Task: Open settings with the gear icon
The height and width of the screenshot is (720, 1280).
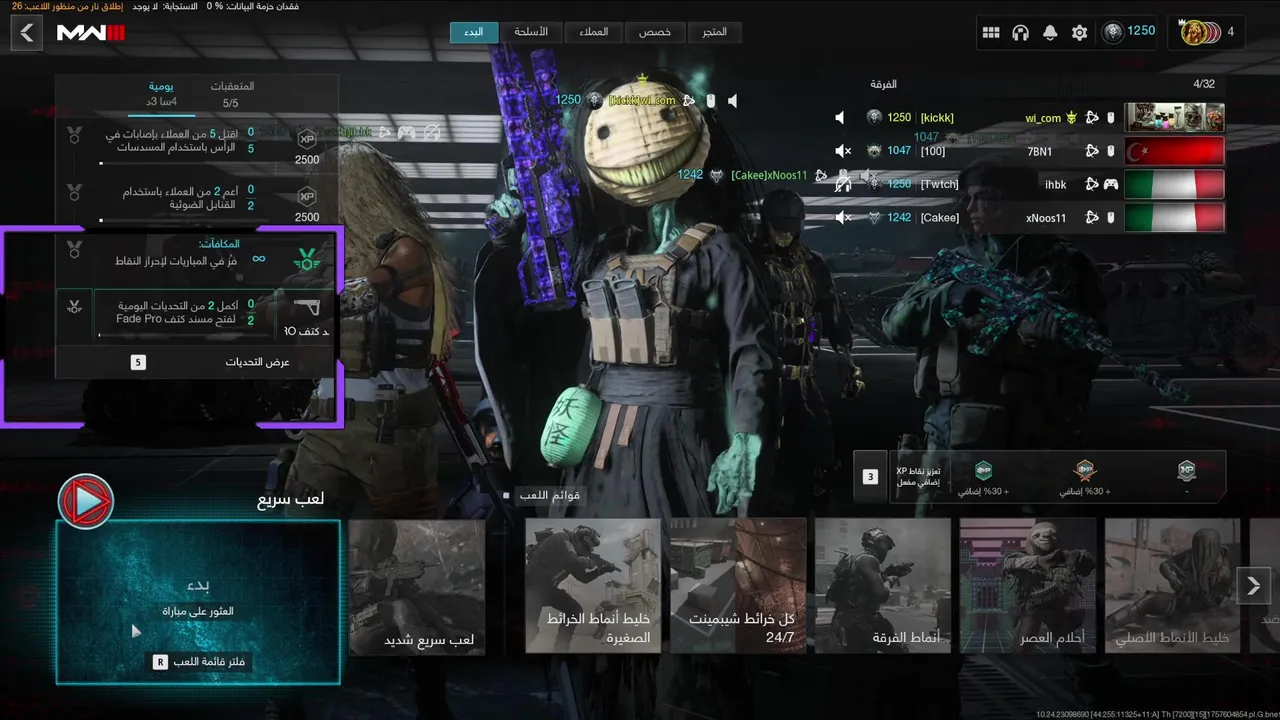Action: tap(1079, 33)
